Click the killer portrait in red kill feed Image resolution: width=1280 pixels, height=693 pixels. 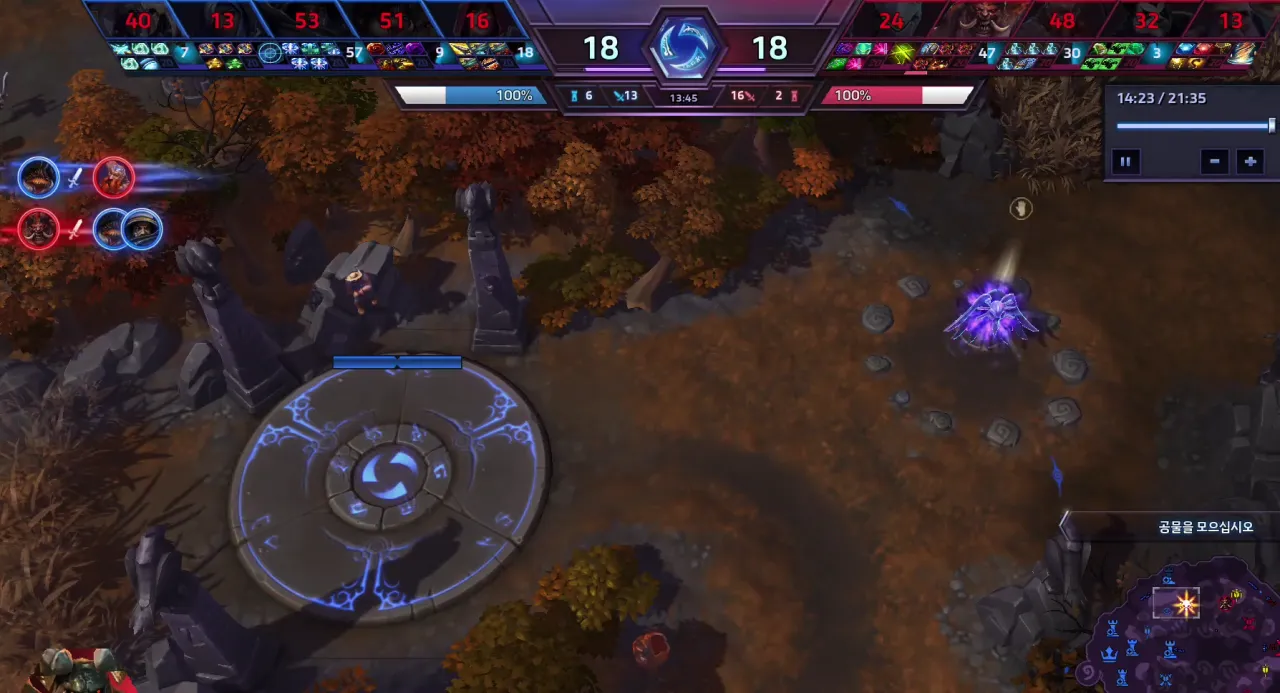tap(38, 229)
